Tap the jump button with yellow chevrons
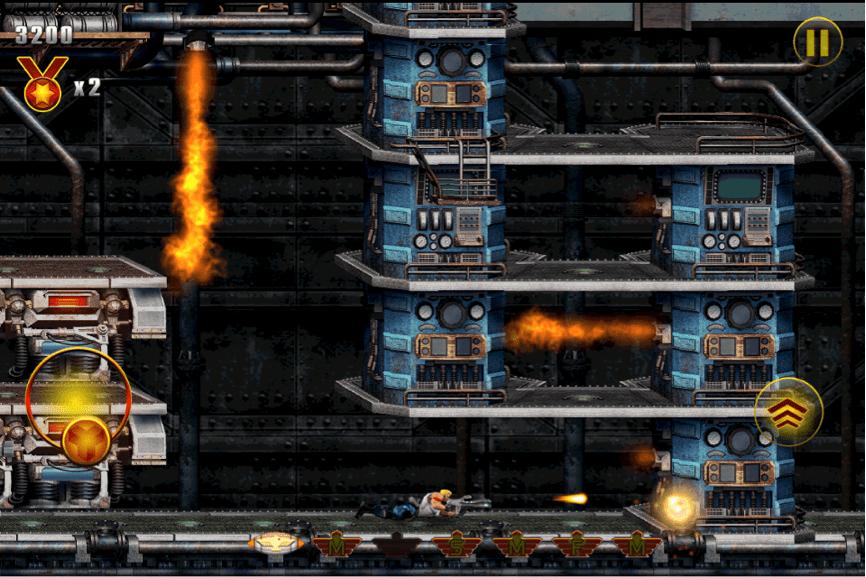 coord(788,412)
